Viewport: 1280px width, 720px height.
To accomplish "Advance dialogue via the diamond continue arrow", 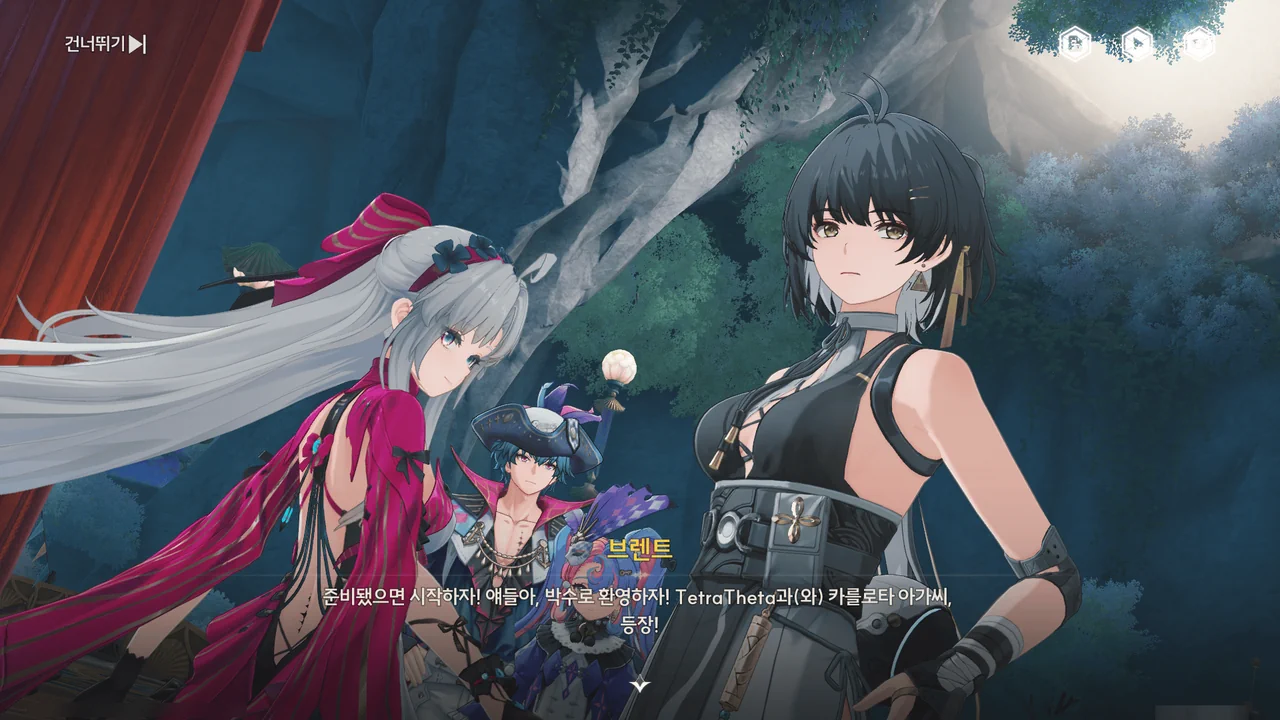I will click(640, 685).
